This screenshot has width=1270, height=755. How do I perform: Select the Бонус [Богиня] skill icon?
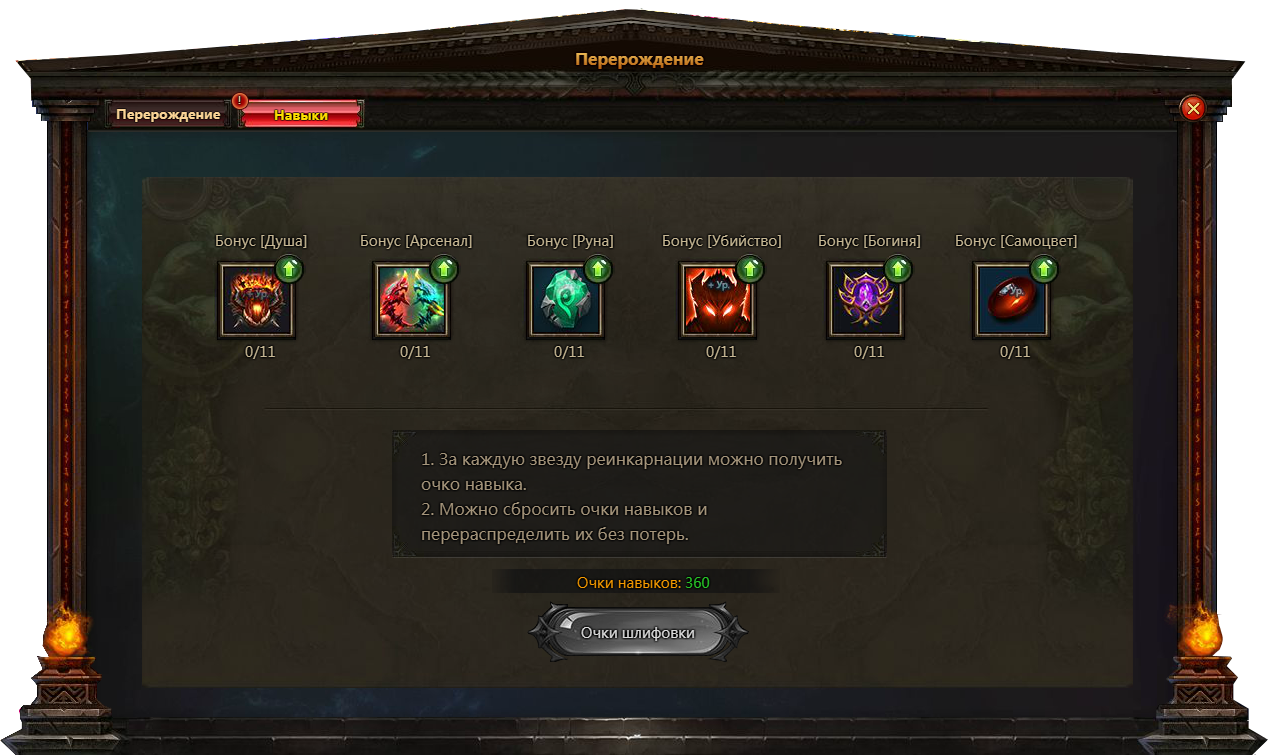865,301
